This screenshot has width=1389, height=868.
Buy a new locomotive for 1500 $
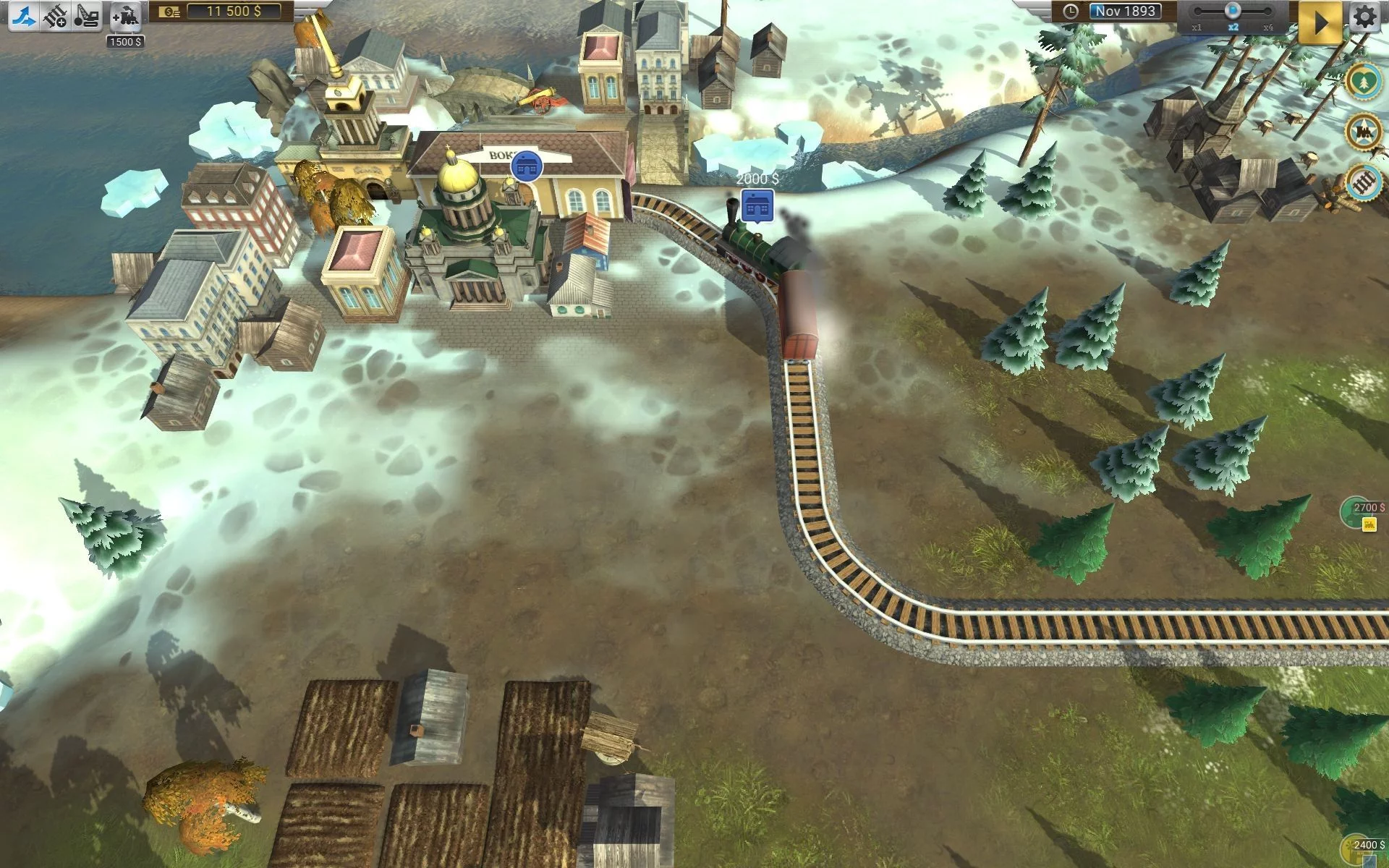126,16
